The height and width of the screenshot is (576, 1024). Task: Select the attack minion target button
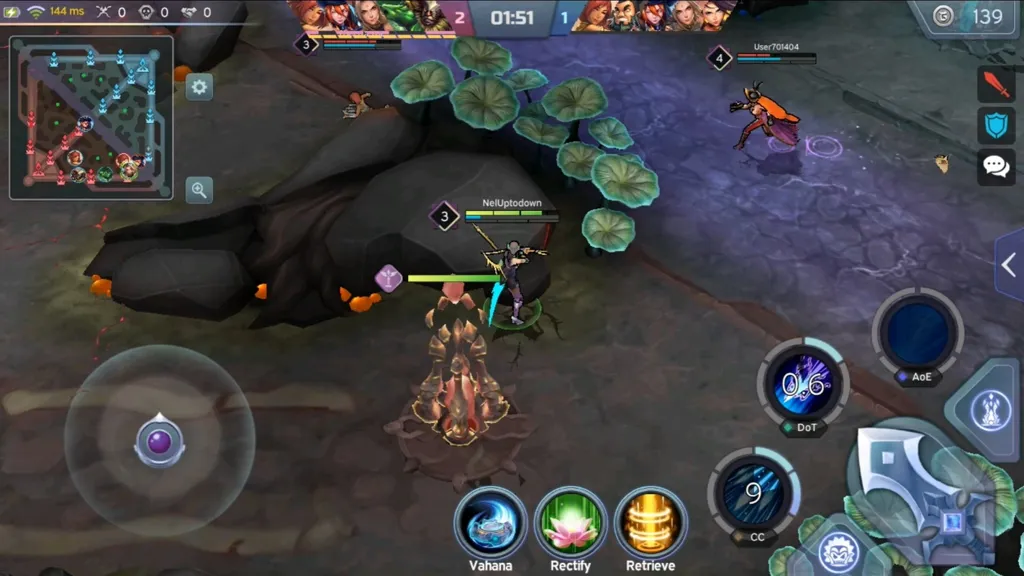point(839,552)
